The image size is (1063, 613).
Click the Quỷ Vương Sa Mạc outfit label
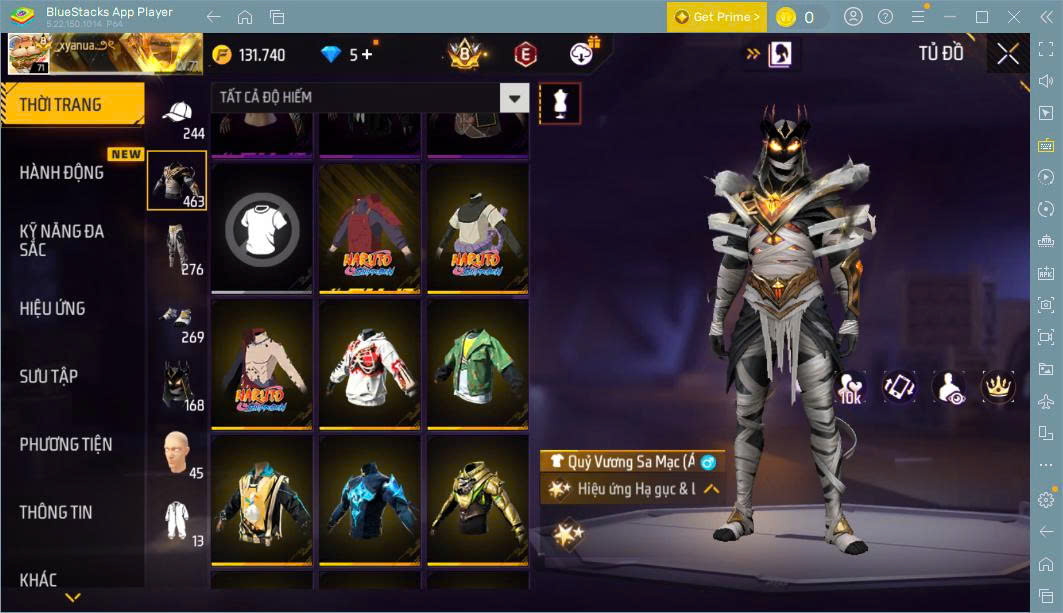coord(630,462)
